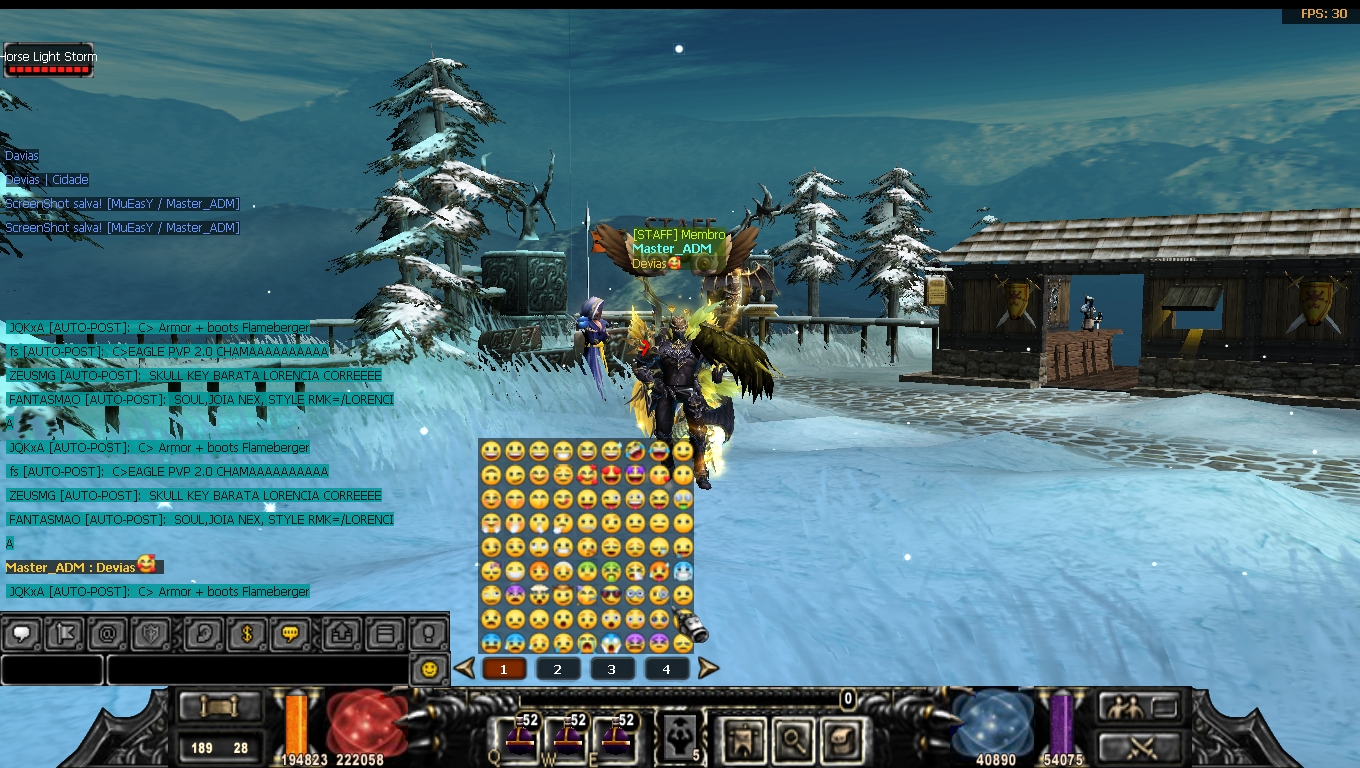This screenshot has height=768, width=1360.
Task: Switch emoji panel to page 3
Action: [x=612, y=669]
